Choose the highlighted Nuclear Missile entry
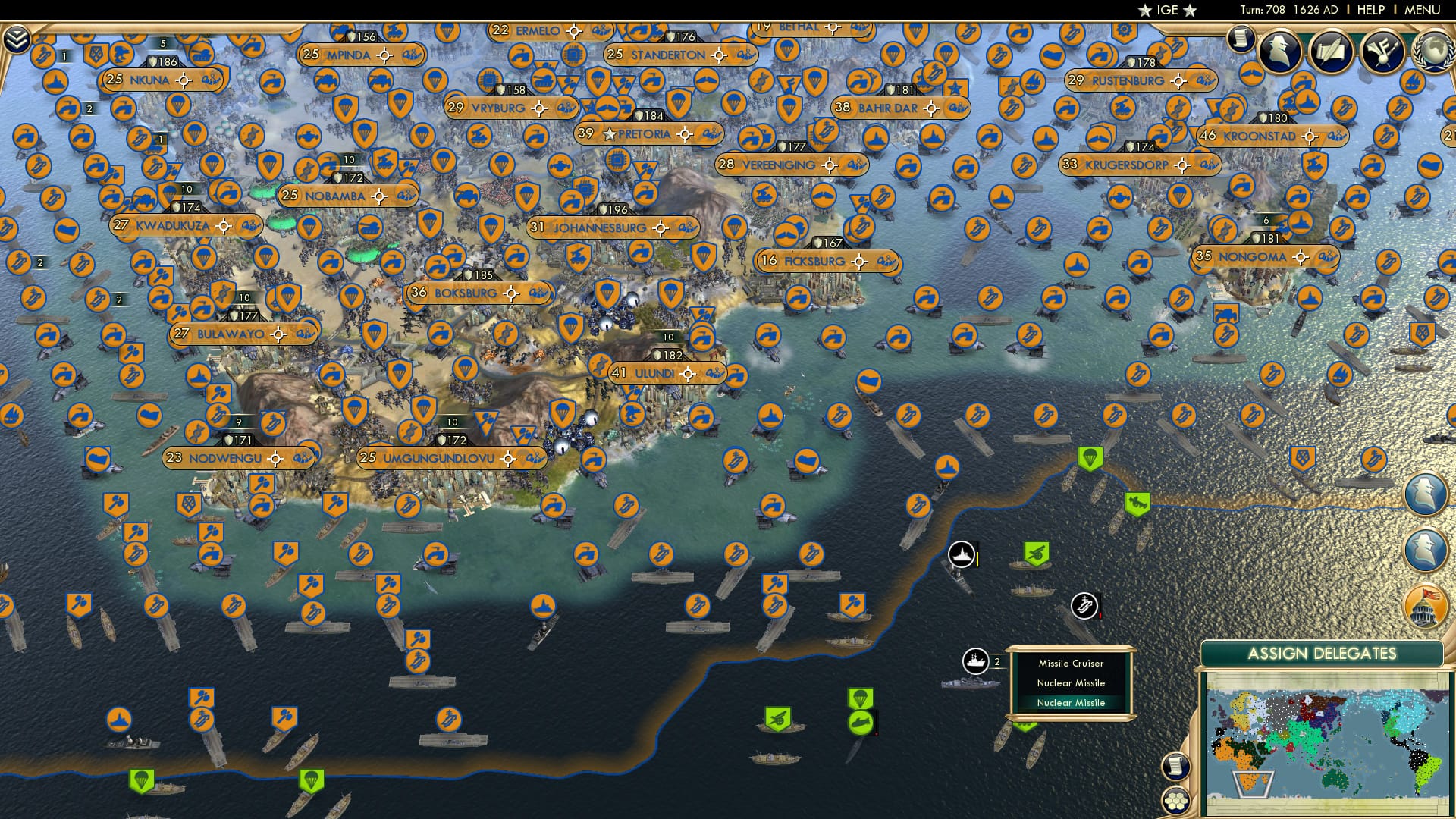Screen dimensions: 1456x819 (x=1072, y=703)
